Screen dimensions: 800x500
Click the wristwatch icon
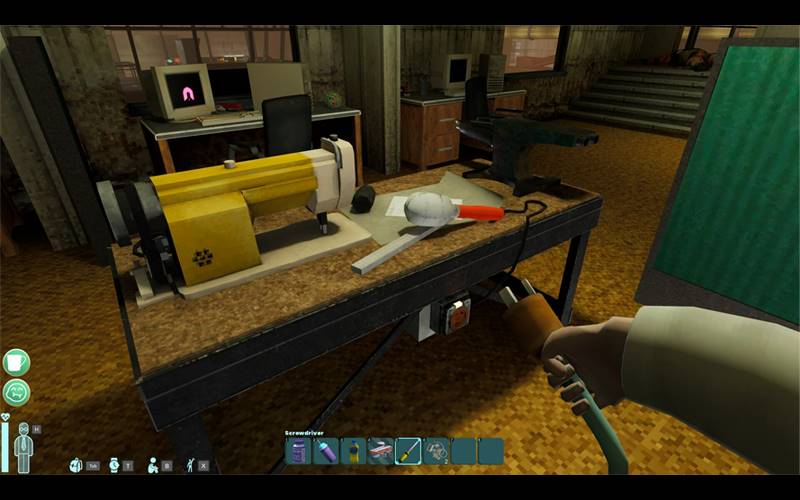click(x=114, y=465)
